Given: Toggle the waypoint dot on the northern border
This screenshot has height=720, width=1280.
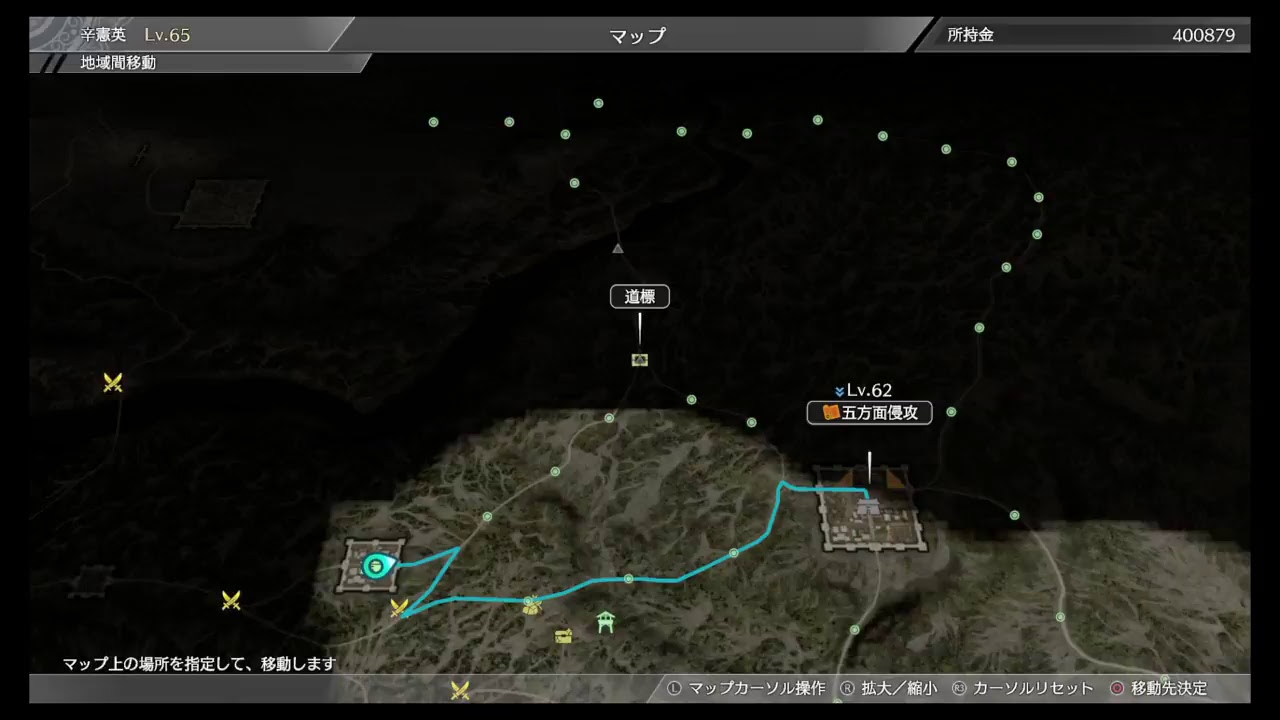Looking at the screenshot, I should tap(598, 103).
